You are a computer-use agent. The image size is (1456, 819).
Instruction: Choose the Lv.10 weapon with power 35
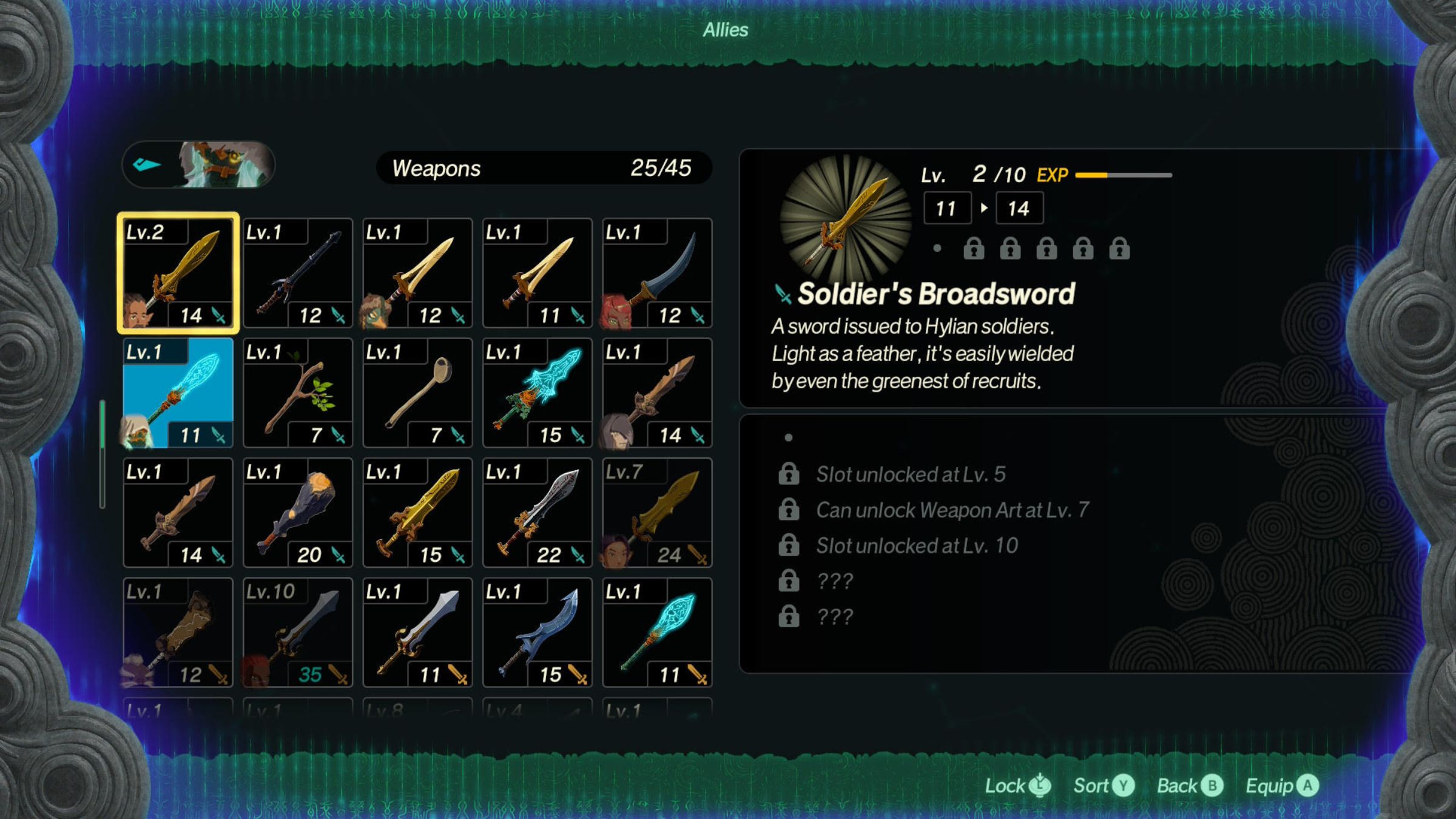click(297, 632)
